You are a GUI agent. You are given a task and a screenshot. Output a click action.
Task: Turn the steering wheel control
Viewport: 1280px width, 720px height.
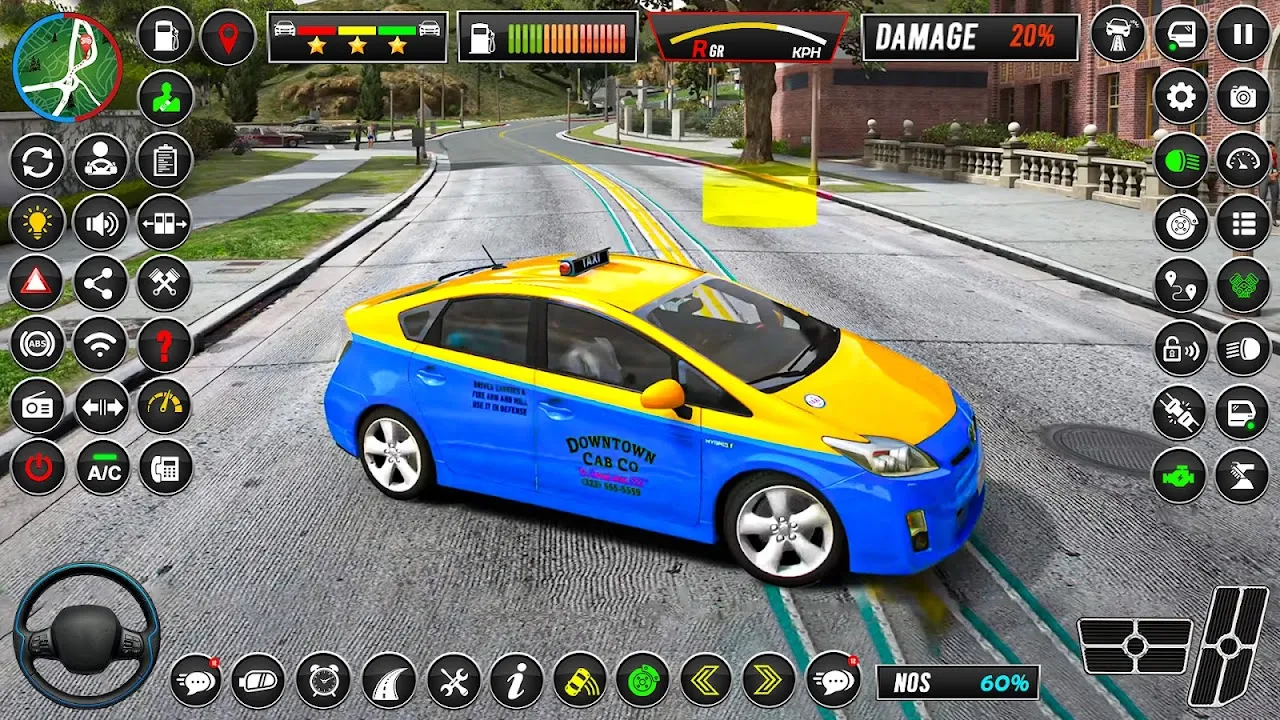coord(86,636)
